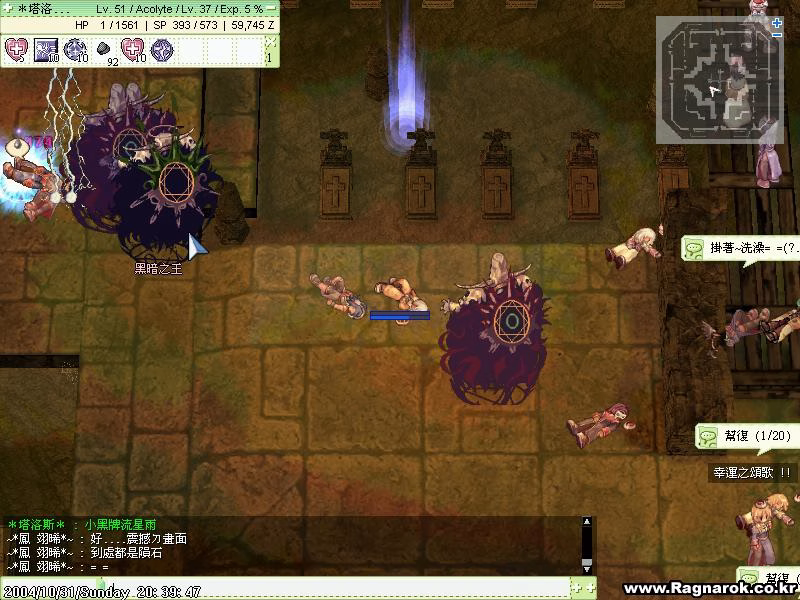Expand the status window with the plus button
The image size is (800, 600).
(x=5, y=9)
